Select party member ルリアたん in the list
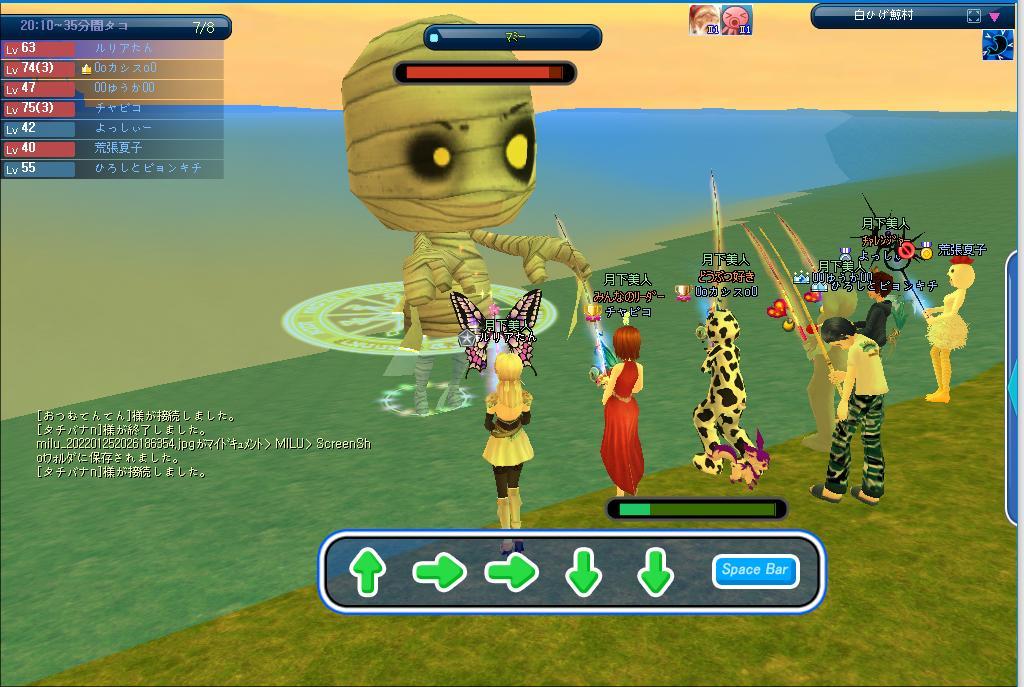The height and width of the screenshot is (687, 1024). [x=112, y=48]
